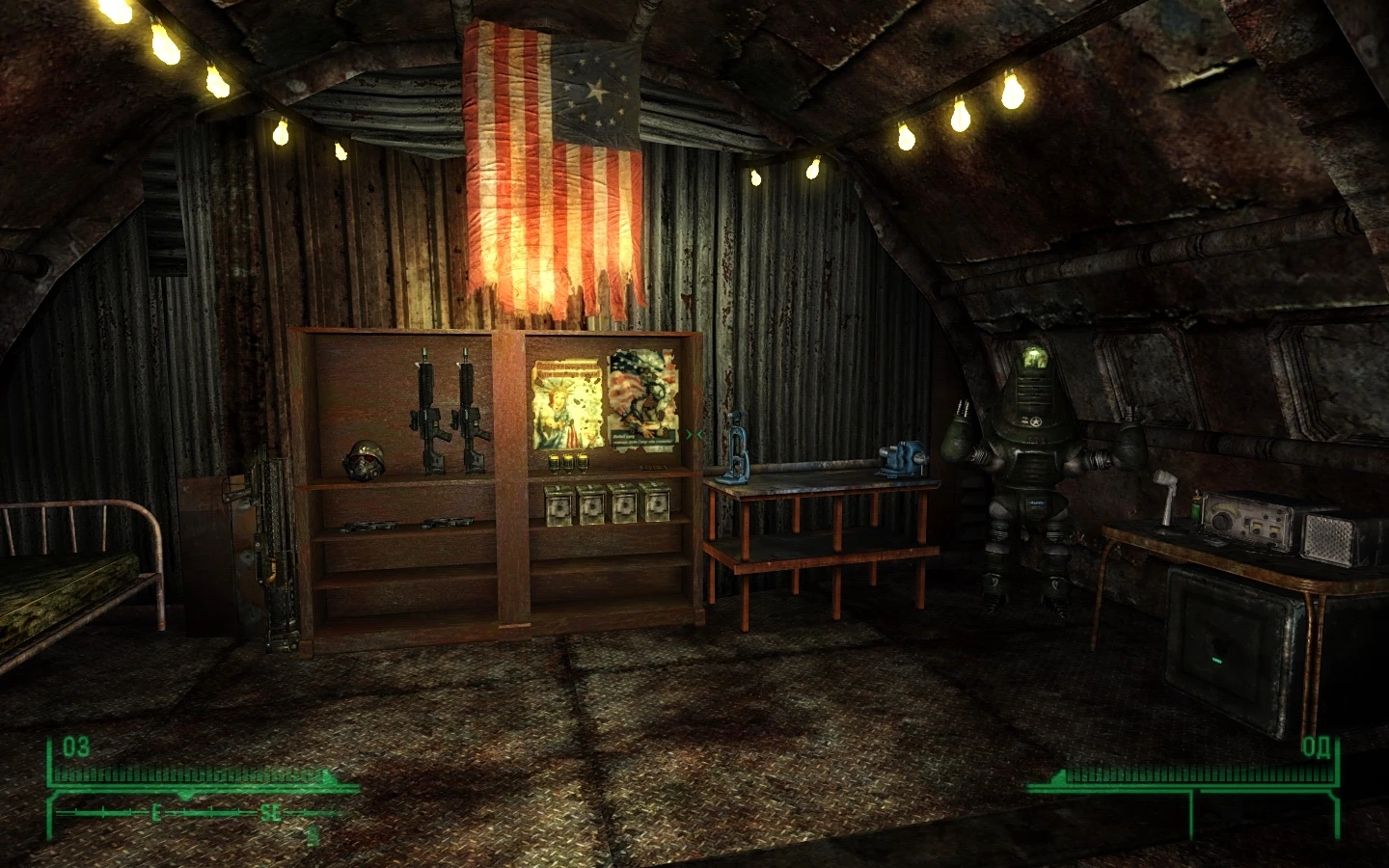Switch on the ham radio transmitter
The height and width of the screenshot is (868, 1389).
[x=1246, y=521]
